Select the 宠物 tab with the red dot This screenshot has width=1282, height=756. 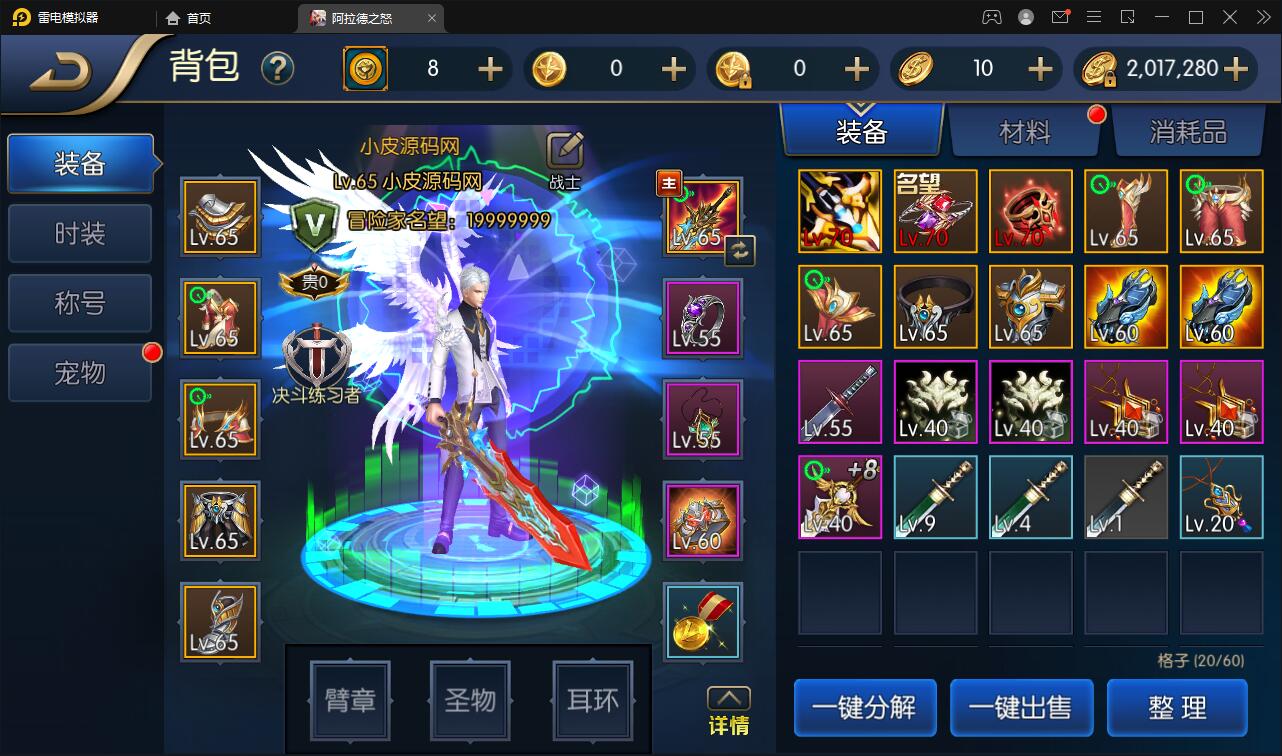click(x=79, y=371)
